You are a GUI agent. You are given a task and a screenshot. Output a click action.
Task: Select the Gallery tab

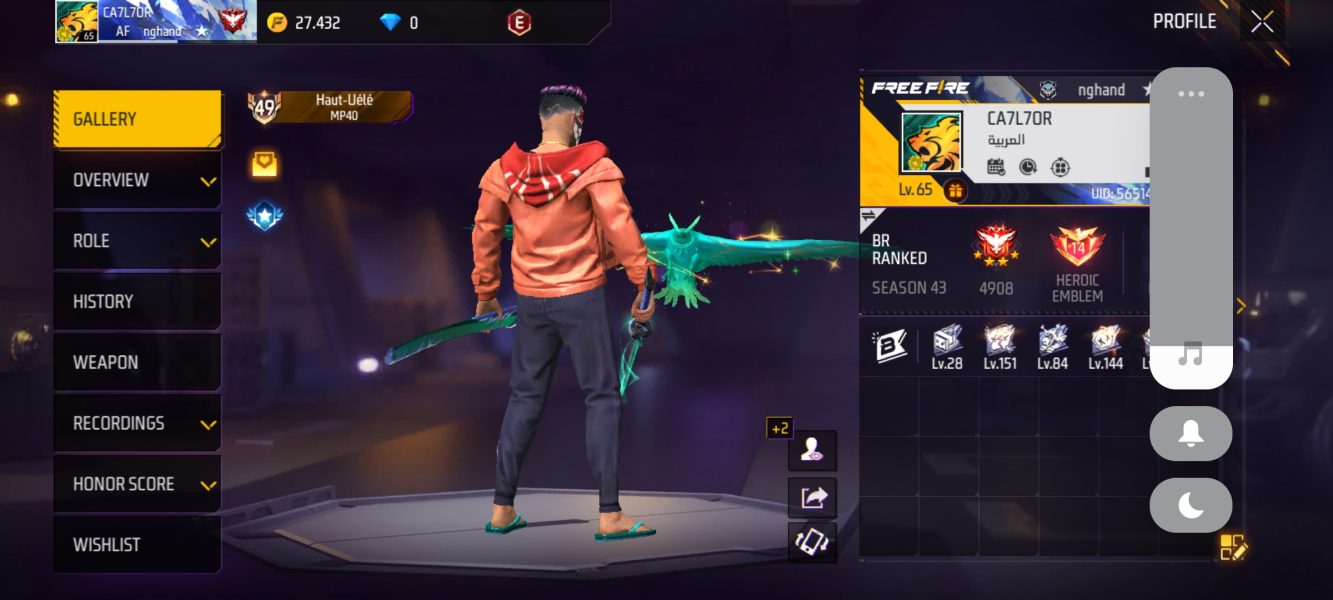pos(137,119)
